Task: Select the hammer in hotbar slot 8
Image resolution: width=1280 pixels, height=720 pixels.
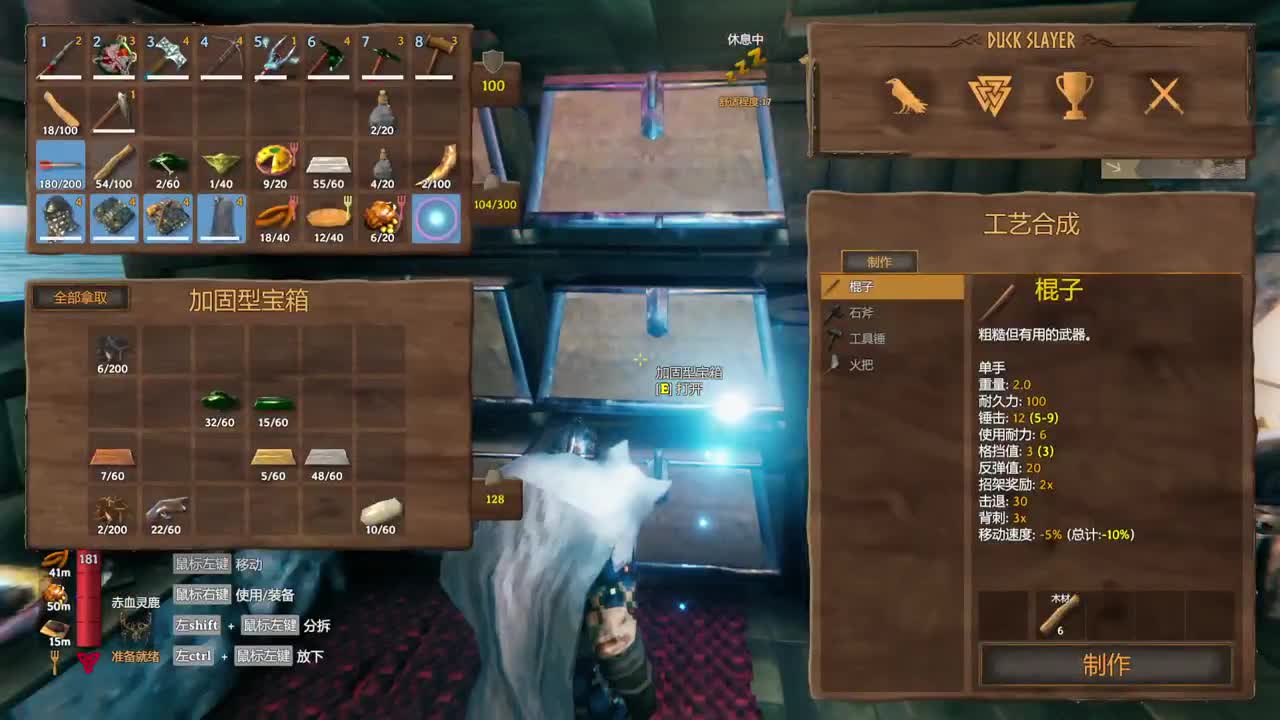Action: point(438,55)
